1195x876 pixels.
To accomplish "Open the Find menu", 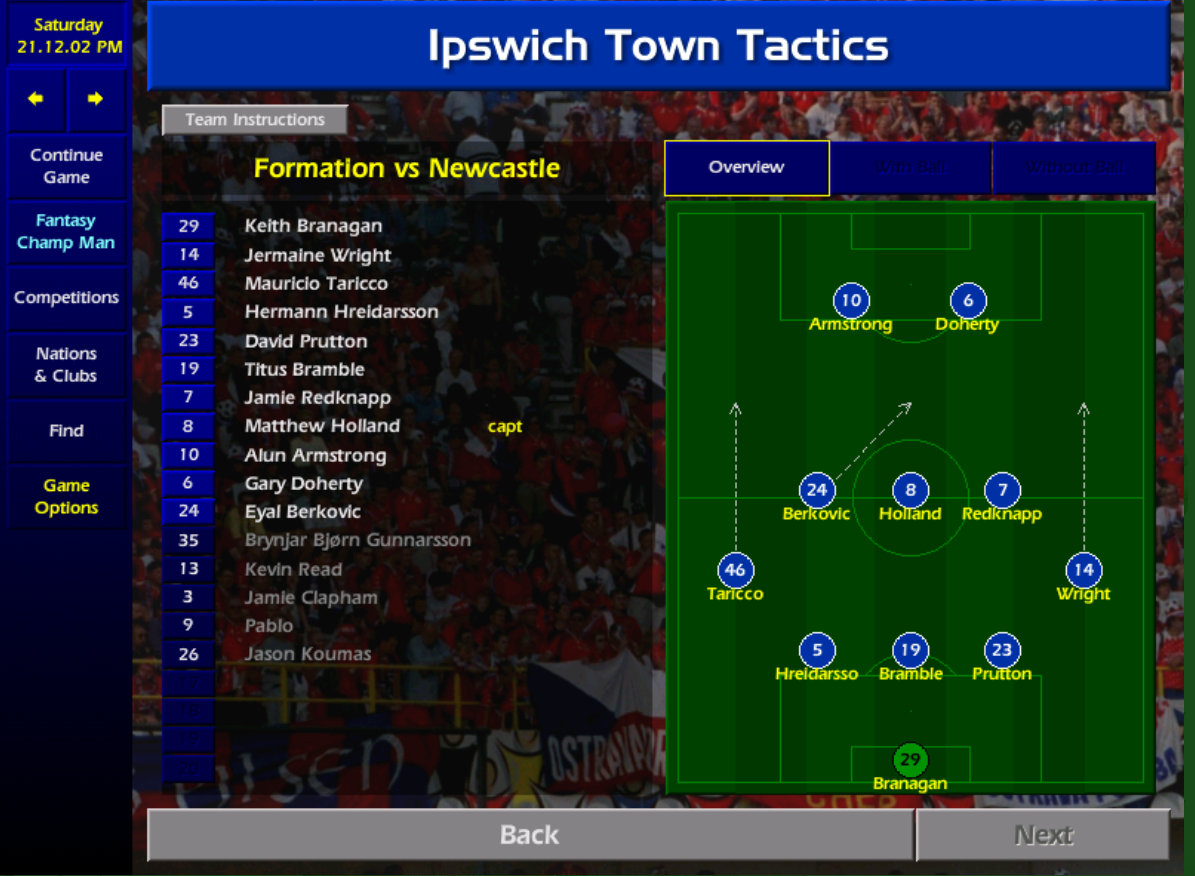I will (x=66, y=431).
